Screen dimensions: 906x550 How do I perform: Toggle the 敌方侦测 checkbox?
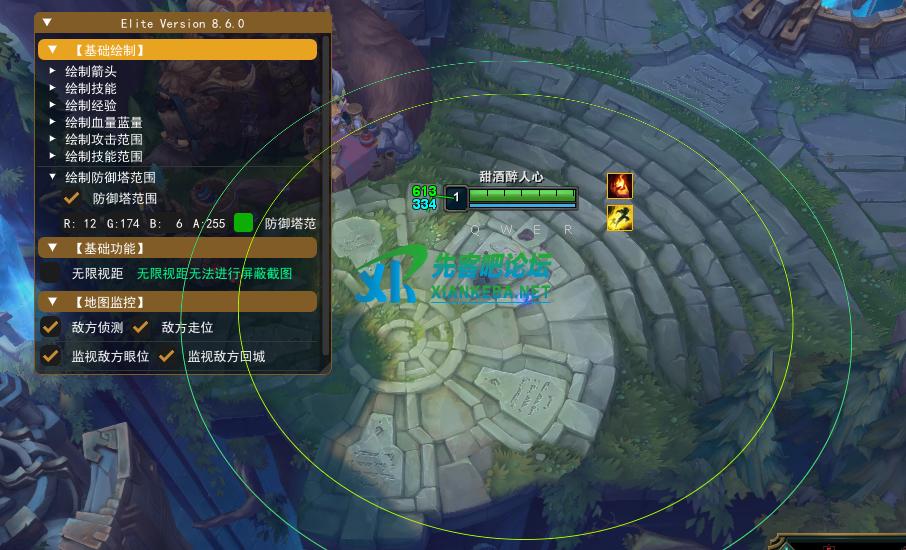pyautogui.click(x=51, y=327)
